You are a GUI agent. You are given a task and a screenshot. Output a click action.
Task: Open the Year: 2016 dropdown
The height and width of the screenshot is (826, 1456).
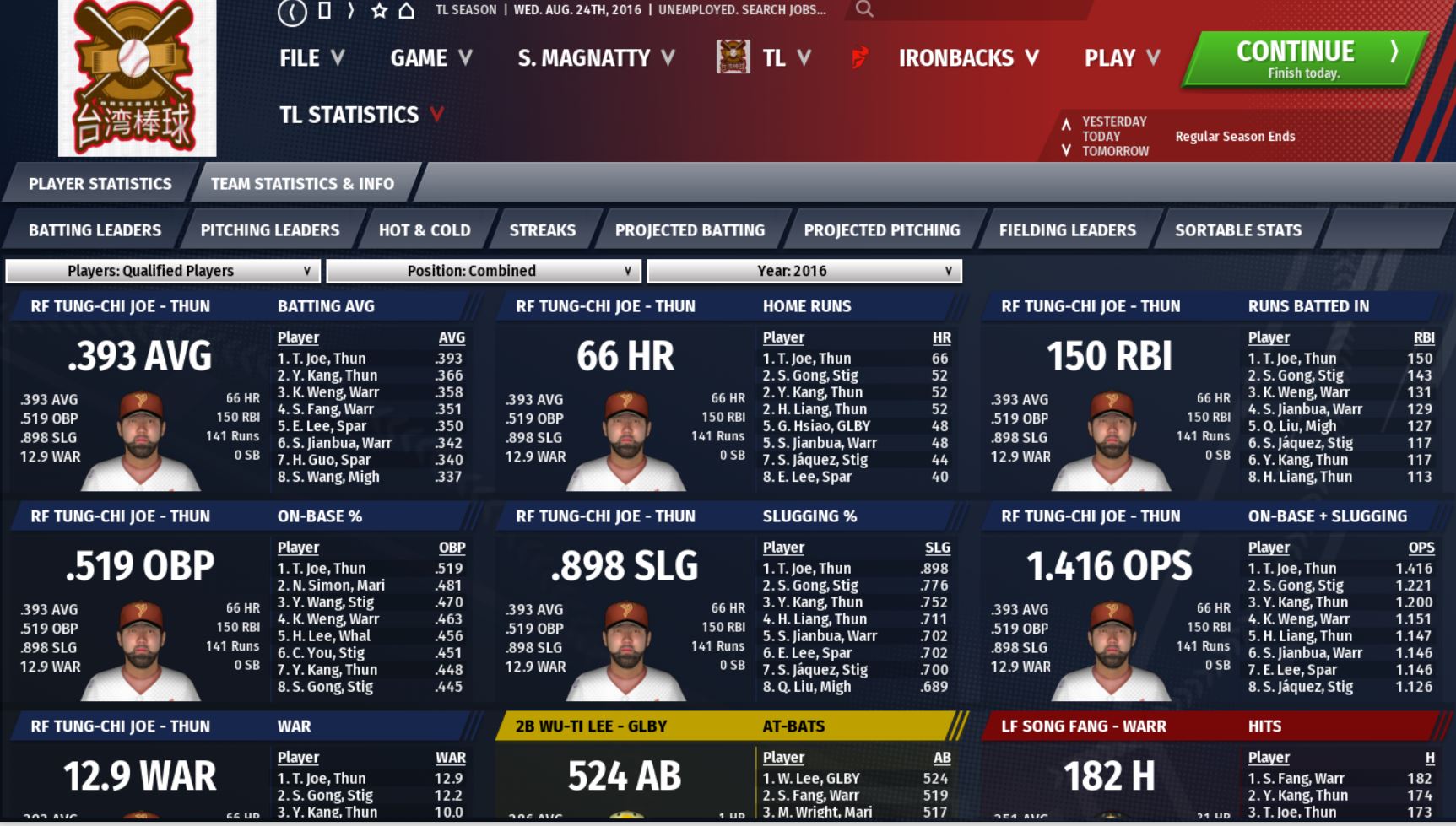point(804,271)
